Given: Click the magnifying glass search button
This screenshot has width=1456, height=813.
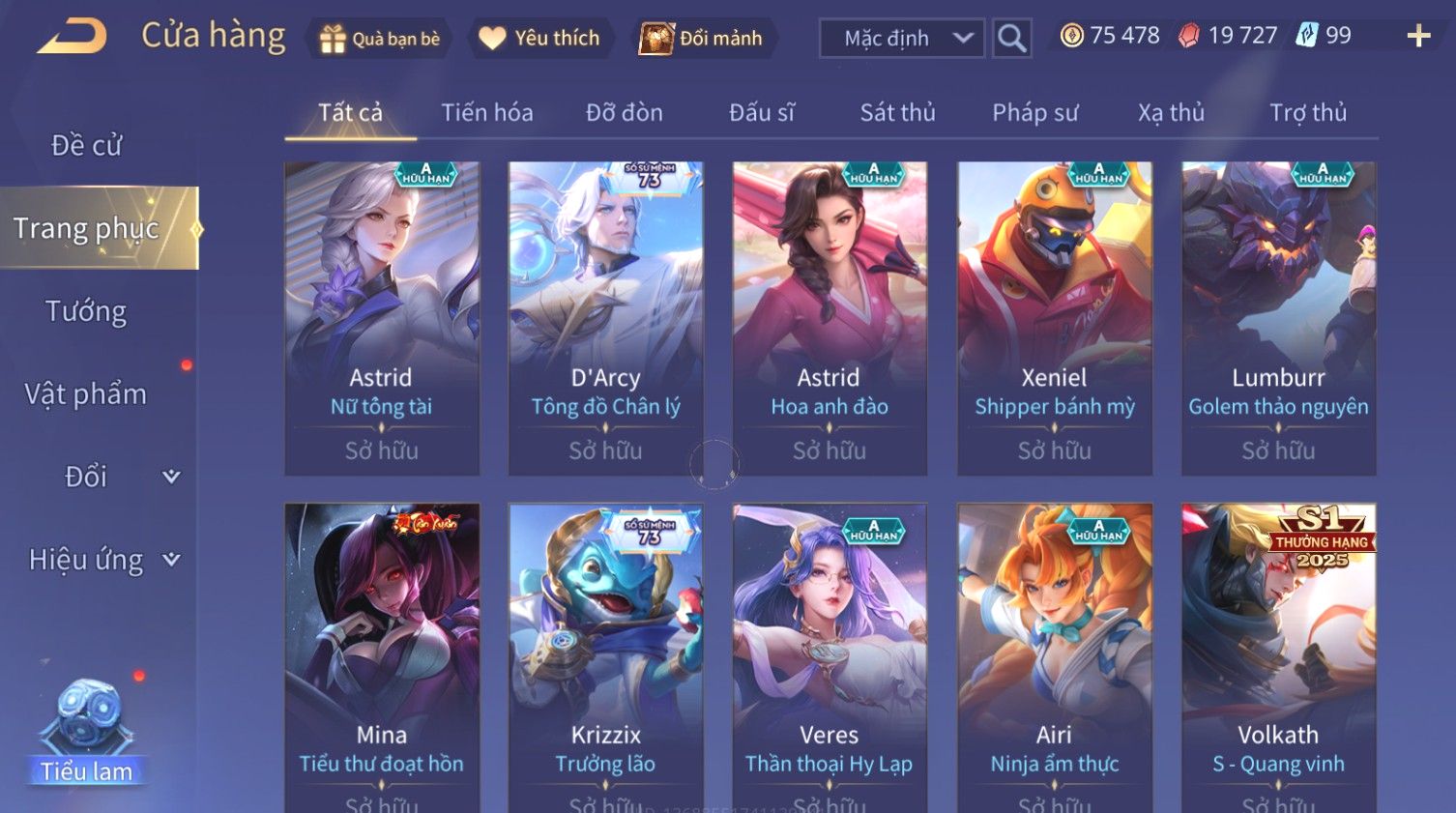Looking at the screenshot, I should (1011, 39).
